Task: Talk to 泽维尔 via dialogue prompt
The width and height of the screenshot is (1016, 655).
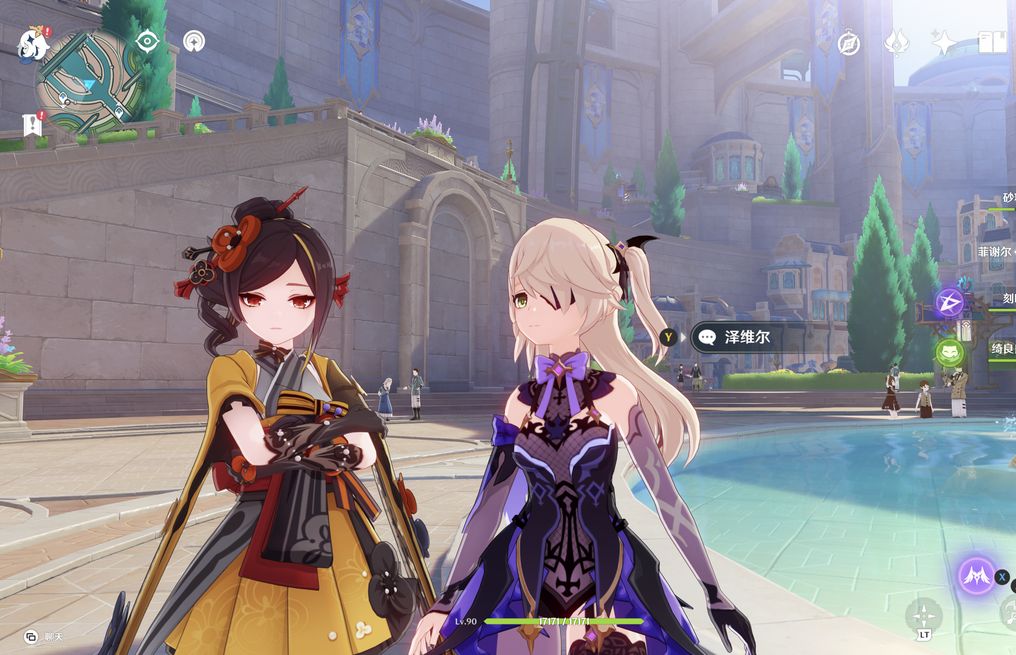Action: (x=745, y=338)
